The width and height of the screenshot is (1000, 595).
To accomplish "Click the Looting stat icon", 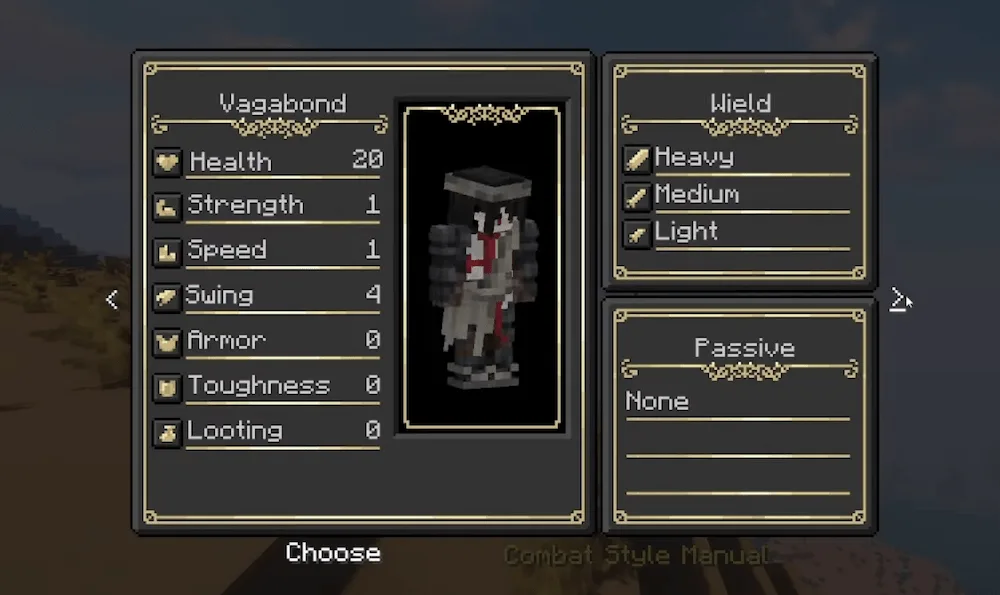I will (x=167, y=432).
